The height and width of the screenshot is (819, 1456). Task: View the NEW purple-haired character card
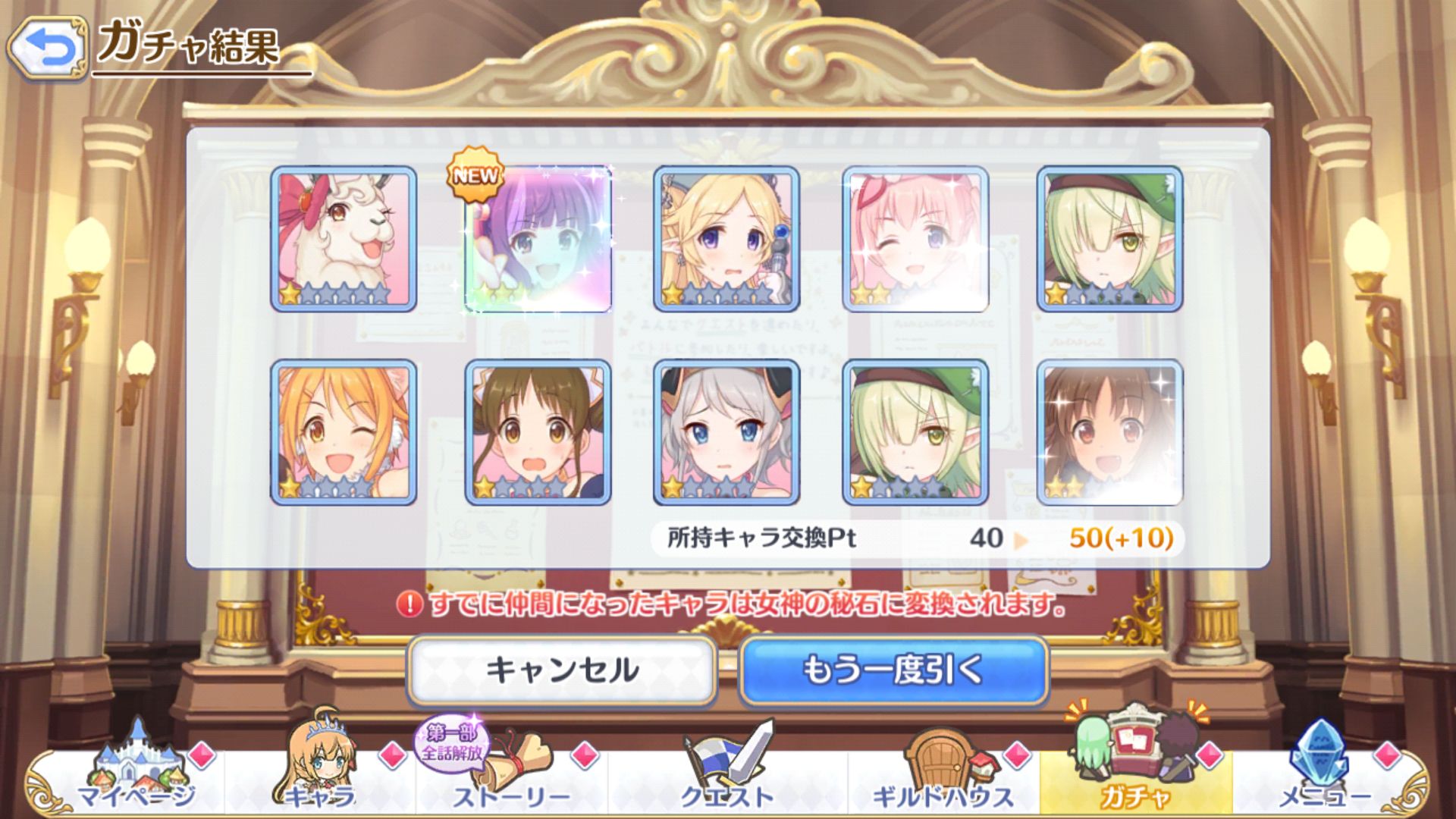538,239
